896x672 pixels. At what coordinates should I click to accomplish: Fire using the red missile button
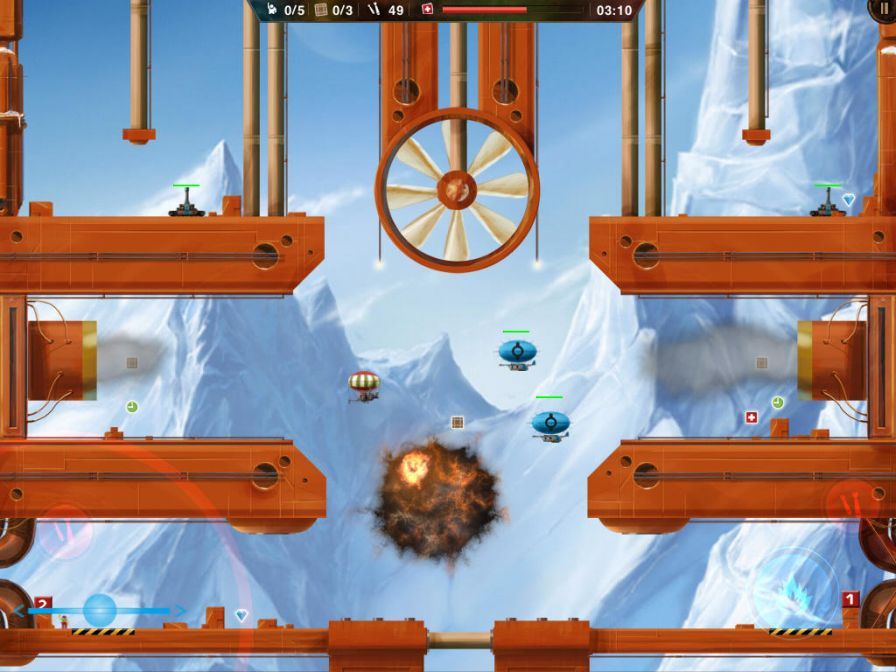tap(853, 502)
